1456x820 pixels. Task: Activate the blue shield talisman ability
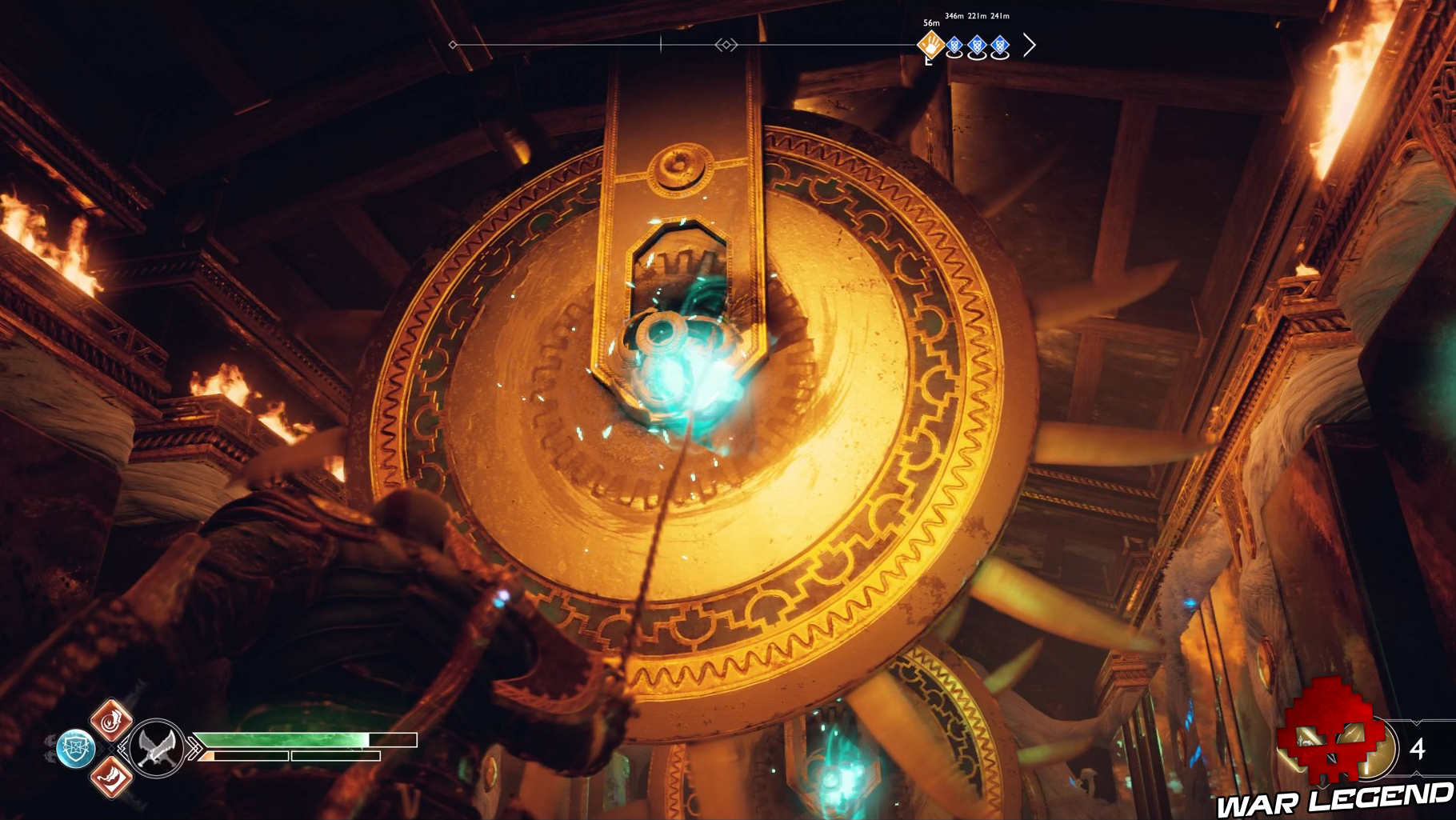click(76, 749)
